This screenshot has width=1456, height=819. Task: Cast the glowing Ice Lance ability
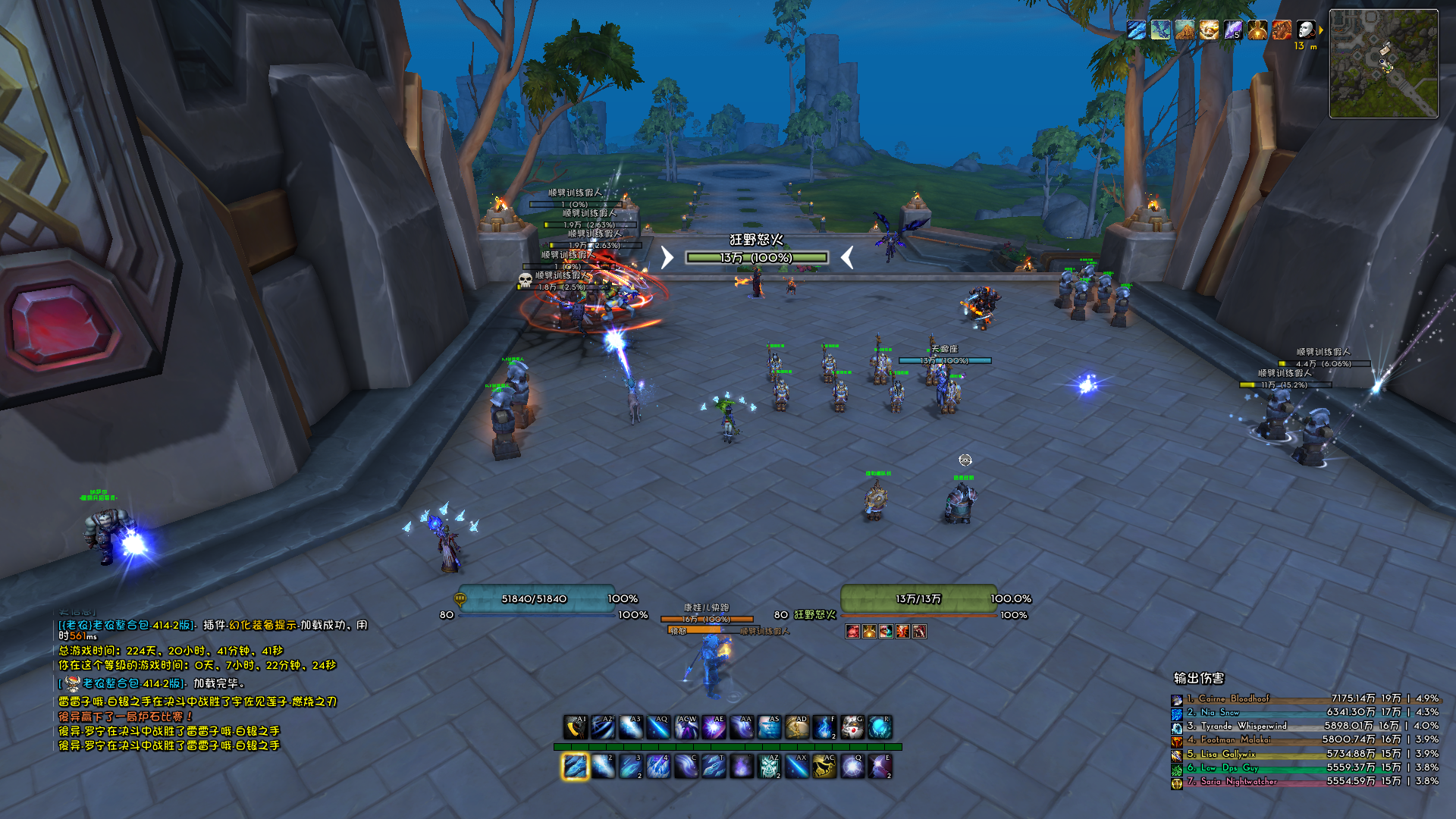click(575, 767)
